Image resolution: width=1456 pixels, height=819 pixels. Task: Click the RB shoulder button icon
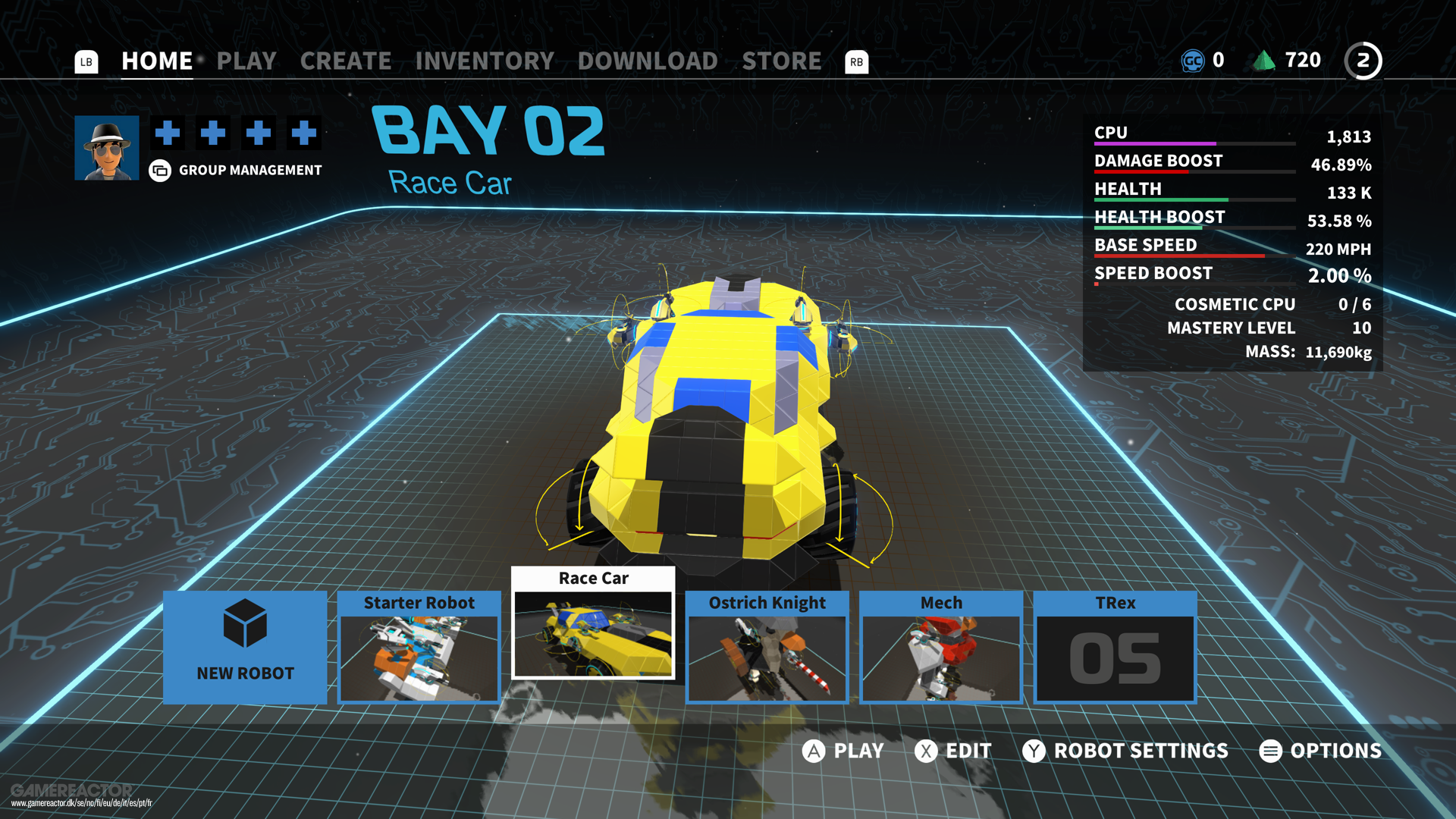tap(857, 63)
